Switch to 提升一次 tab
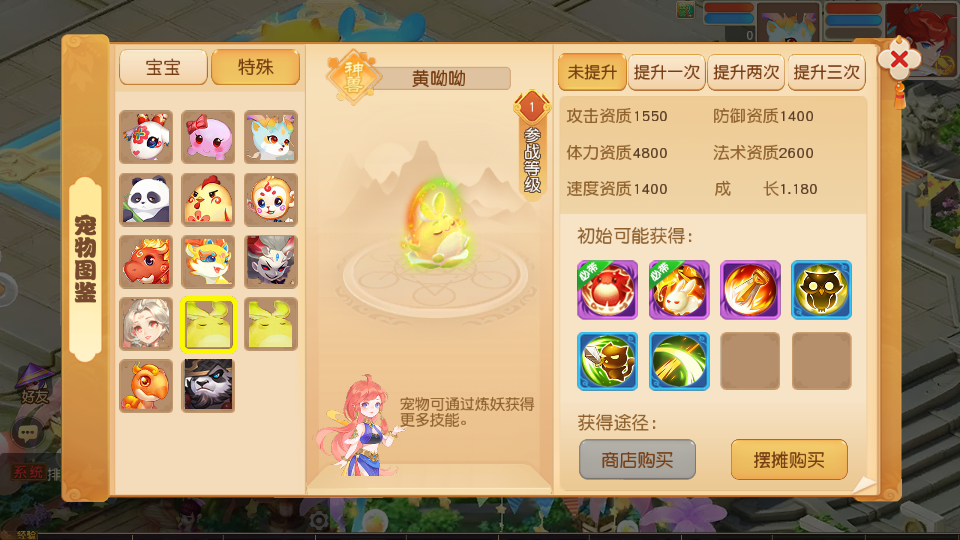The height and width of the screenshot is (540, 960). pyautogui.click(x=666, y=72)
